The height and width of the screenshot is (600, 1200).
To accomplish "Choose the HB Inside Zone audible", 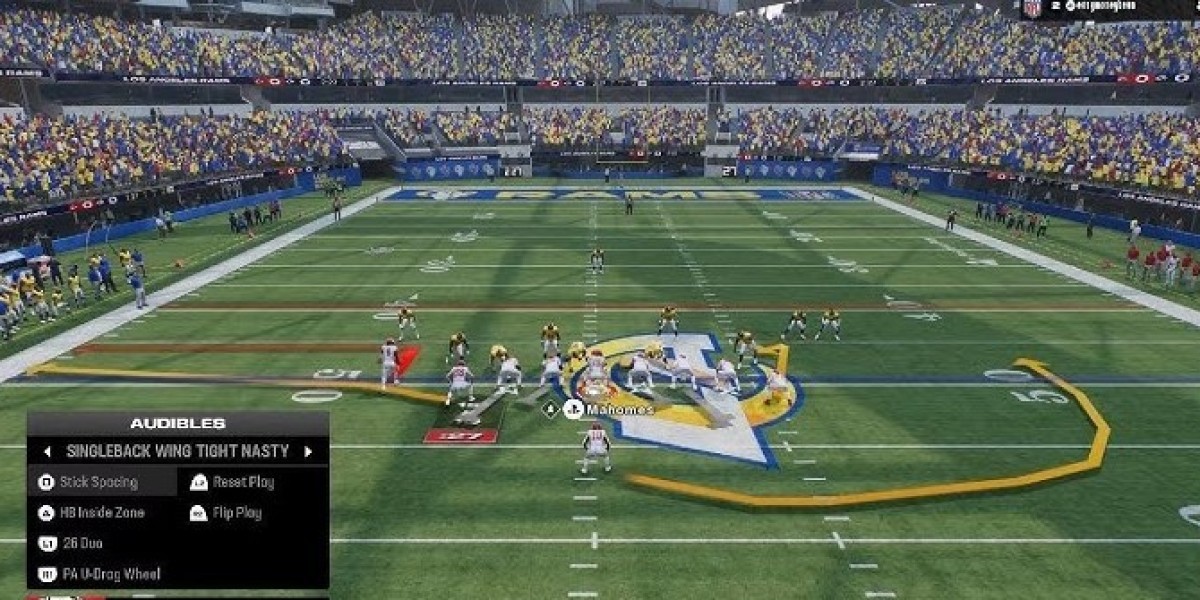I will pyautogui.click(x=101, y=513).
